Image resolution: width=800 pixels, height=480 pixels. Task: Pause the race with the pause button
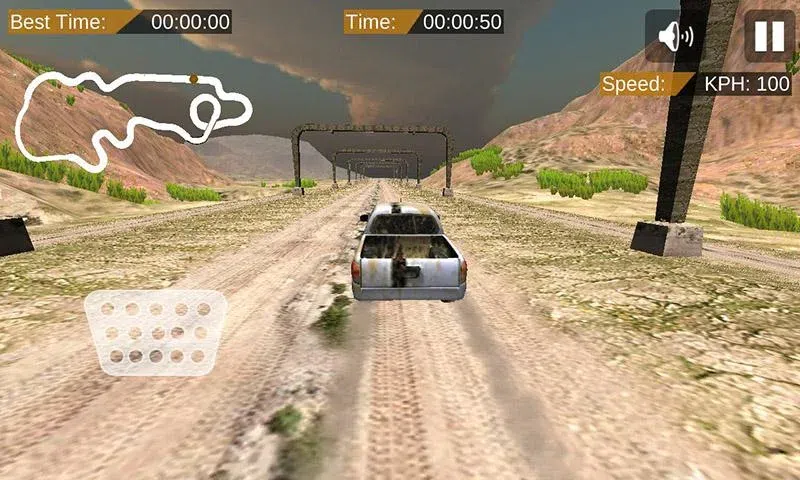[769, 37]
